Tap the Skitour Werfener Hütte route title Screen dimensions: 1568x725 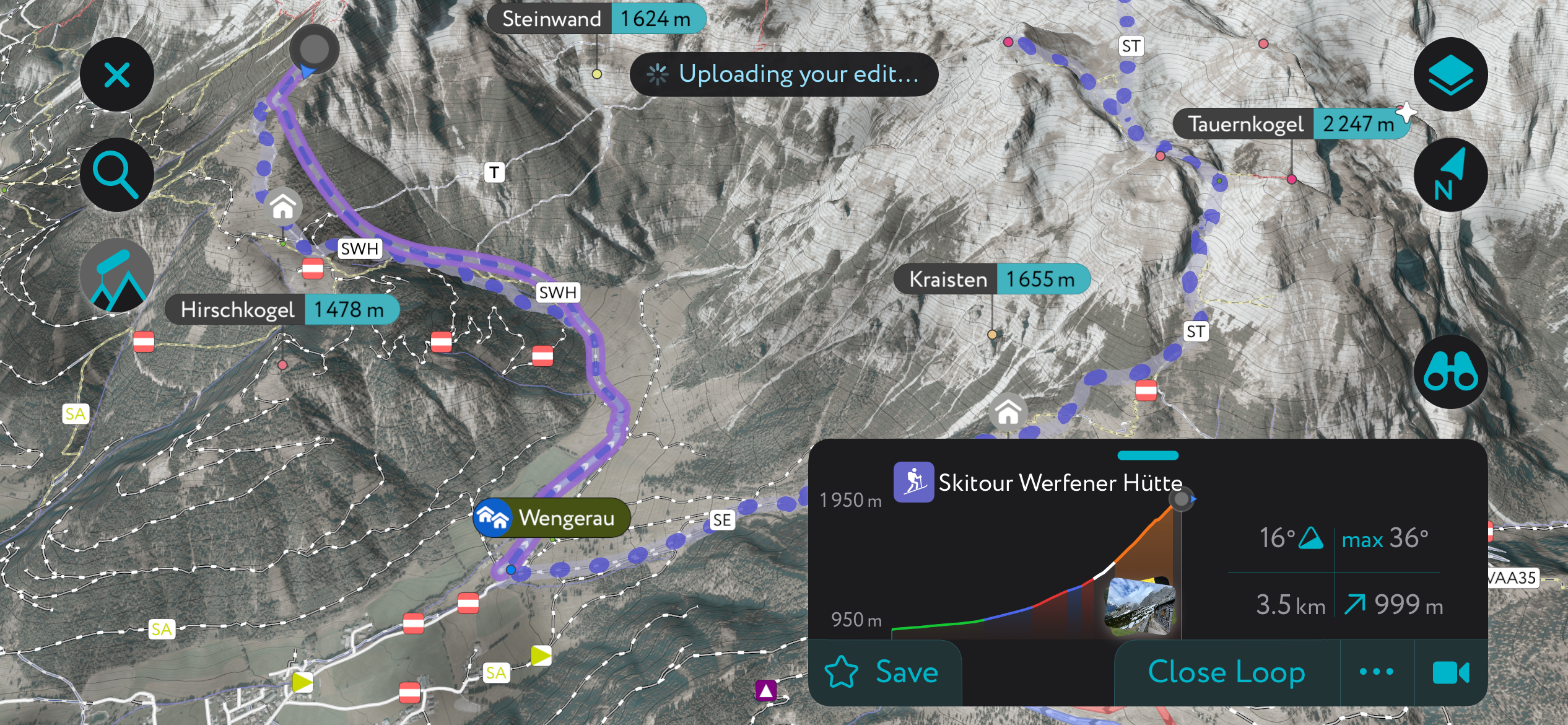click(1060, 482)
